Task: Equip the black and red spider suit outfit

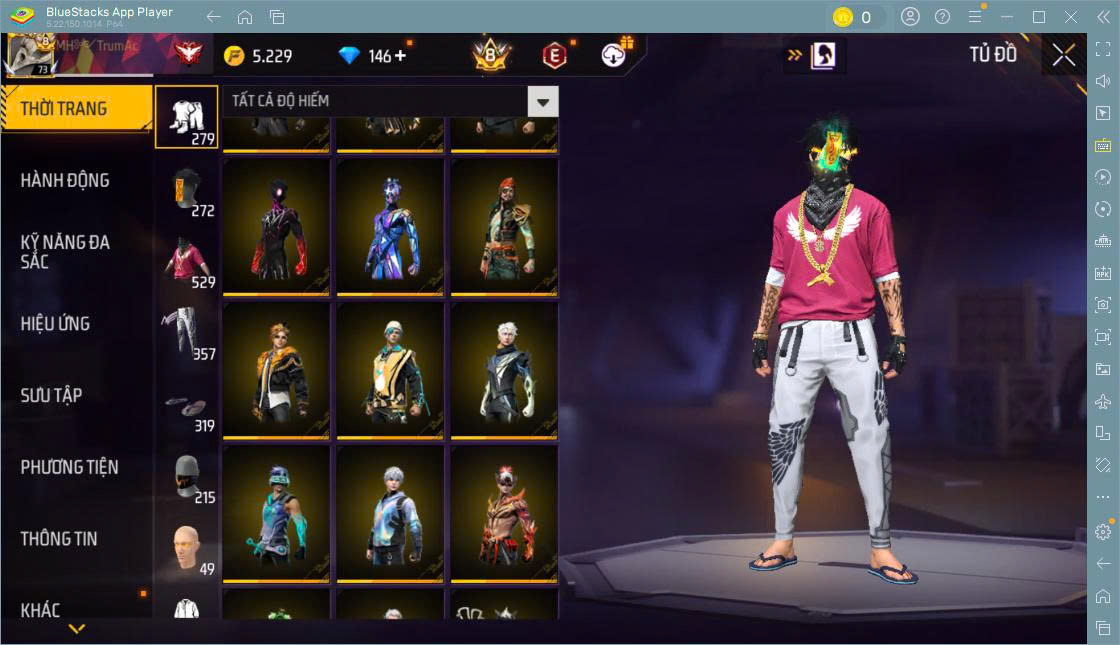Action: click(276, 226)
